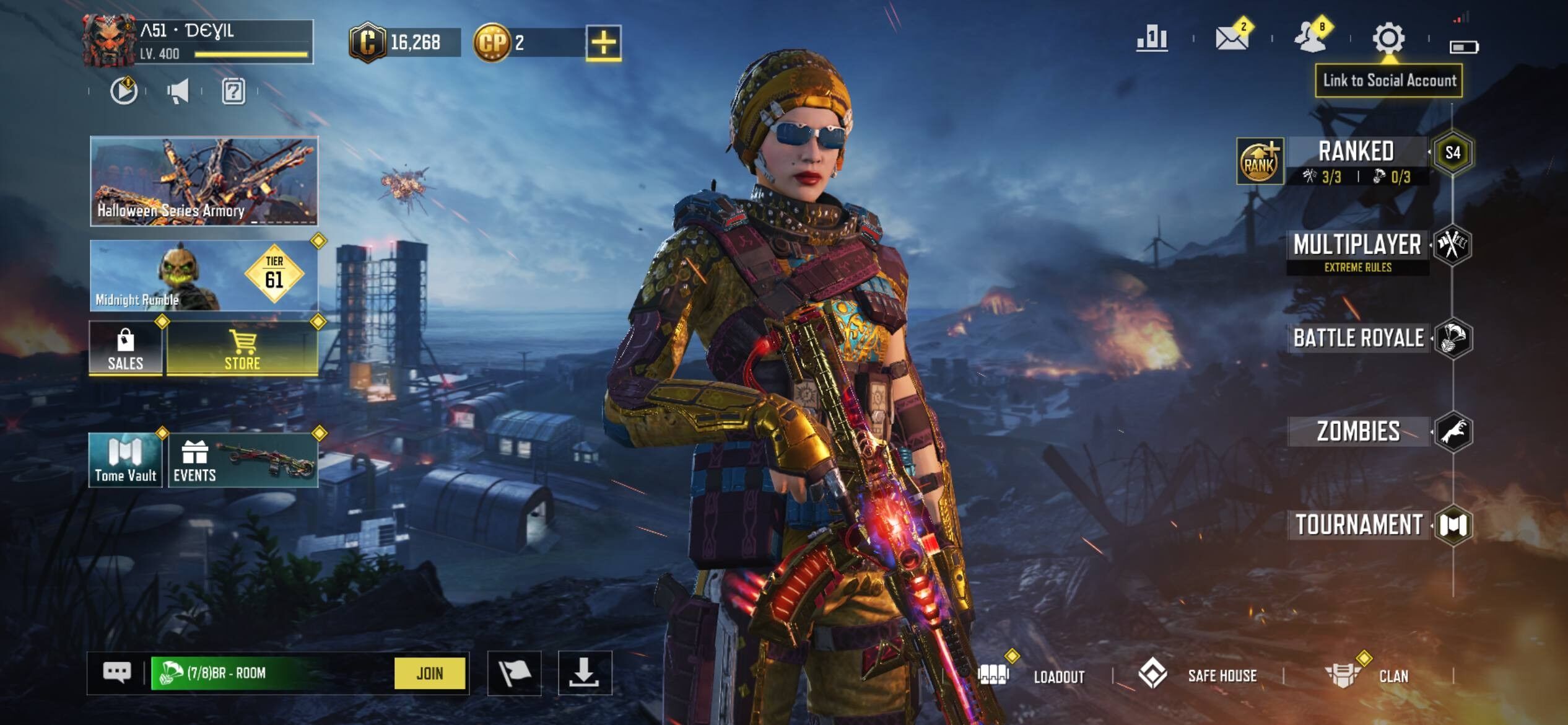
Task: Open the Midnight Rumble battle pass
Action: (204, 276)
